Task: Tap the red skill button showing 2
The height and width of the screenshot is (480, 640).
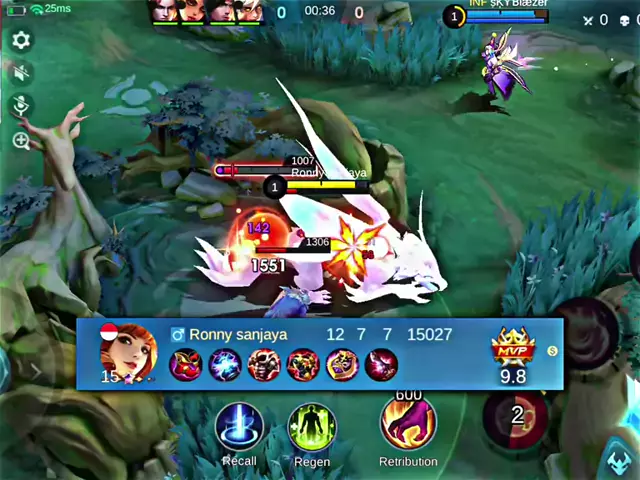Action: coord(516,415)
